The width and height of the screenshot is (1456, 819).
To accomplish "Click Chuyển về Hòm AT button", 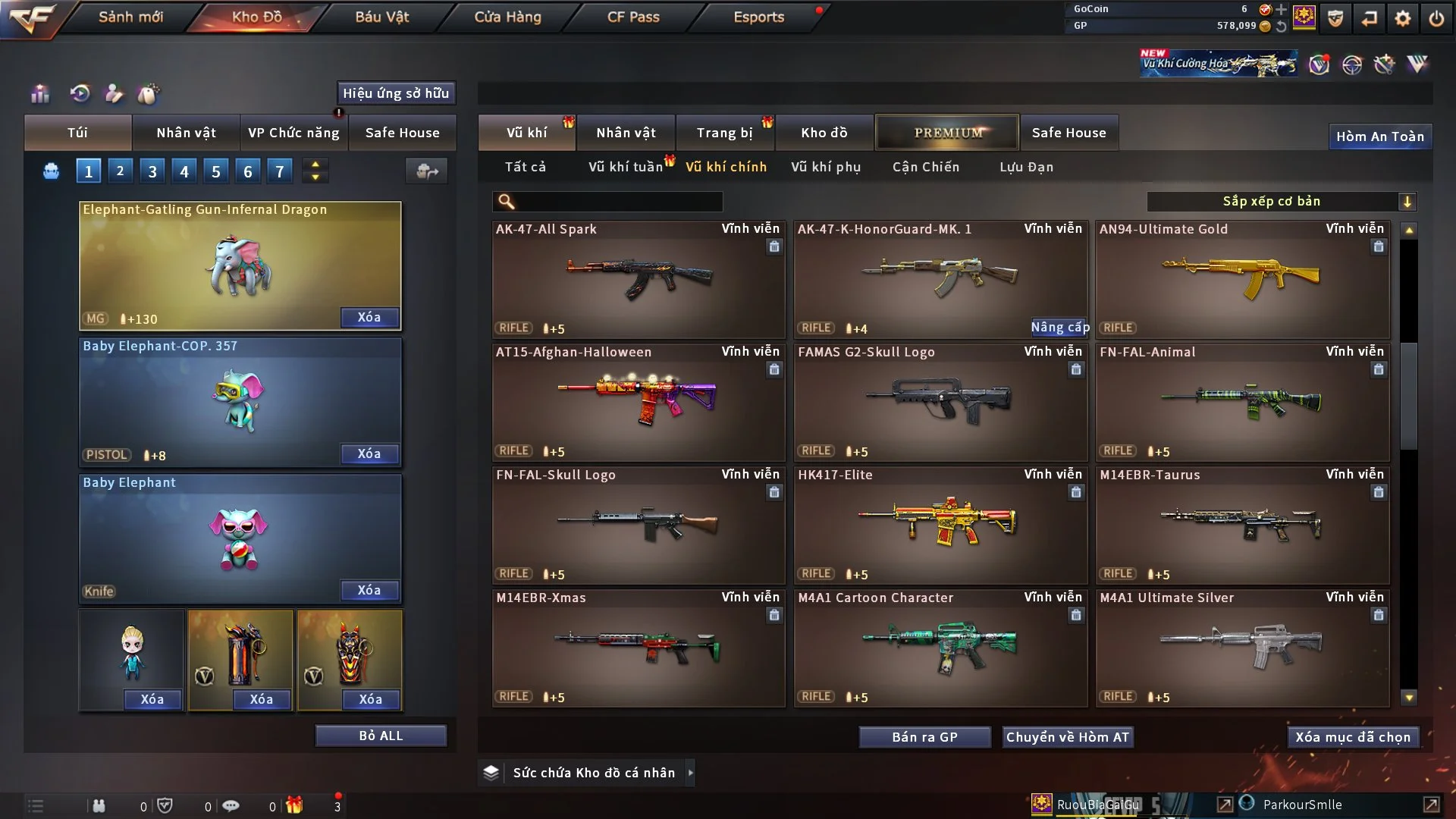I will click(1067, 737).
